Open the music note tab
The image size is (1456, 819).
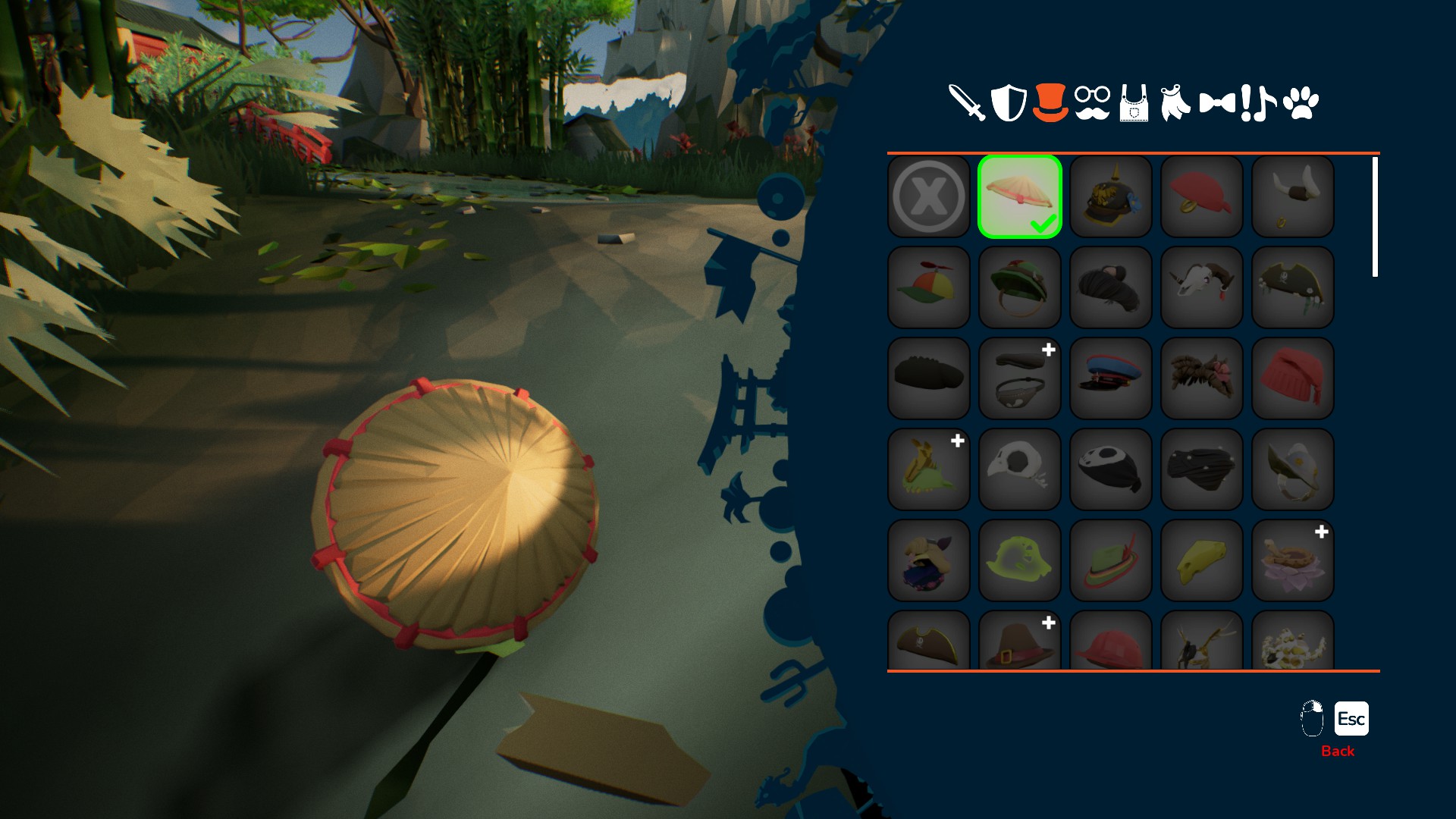click(x=1262, y=103)
